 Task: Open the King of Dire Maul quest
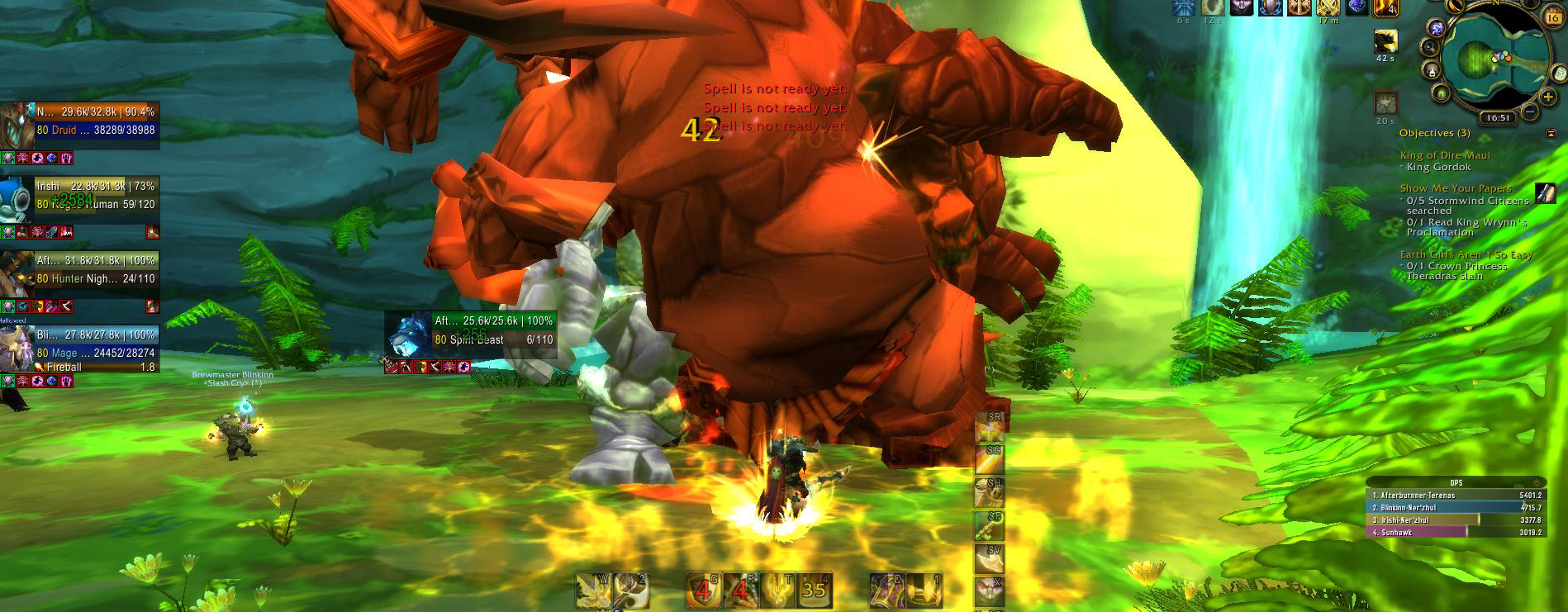point(1444,155)
